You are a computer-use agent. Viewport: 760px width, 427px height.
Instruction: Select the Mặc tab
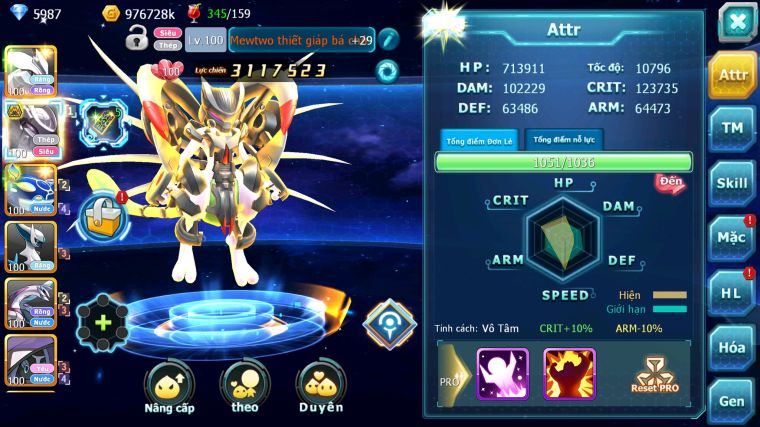click(x=732, y=238)
